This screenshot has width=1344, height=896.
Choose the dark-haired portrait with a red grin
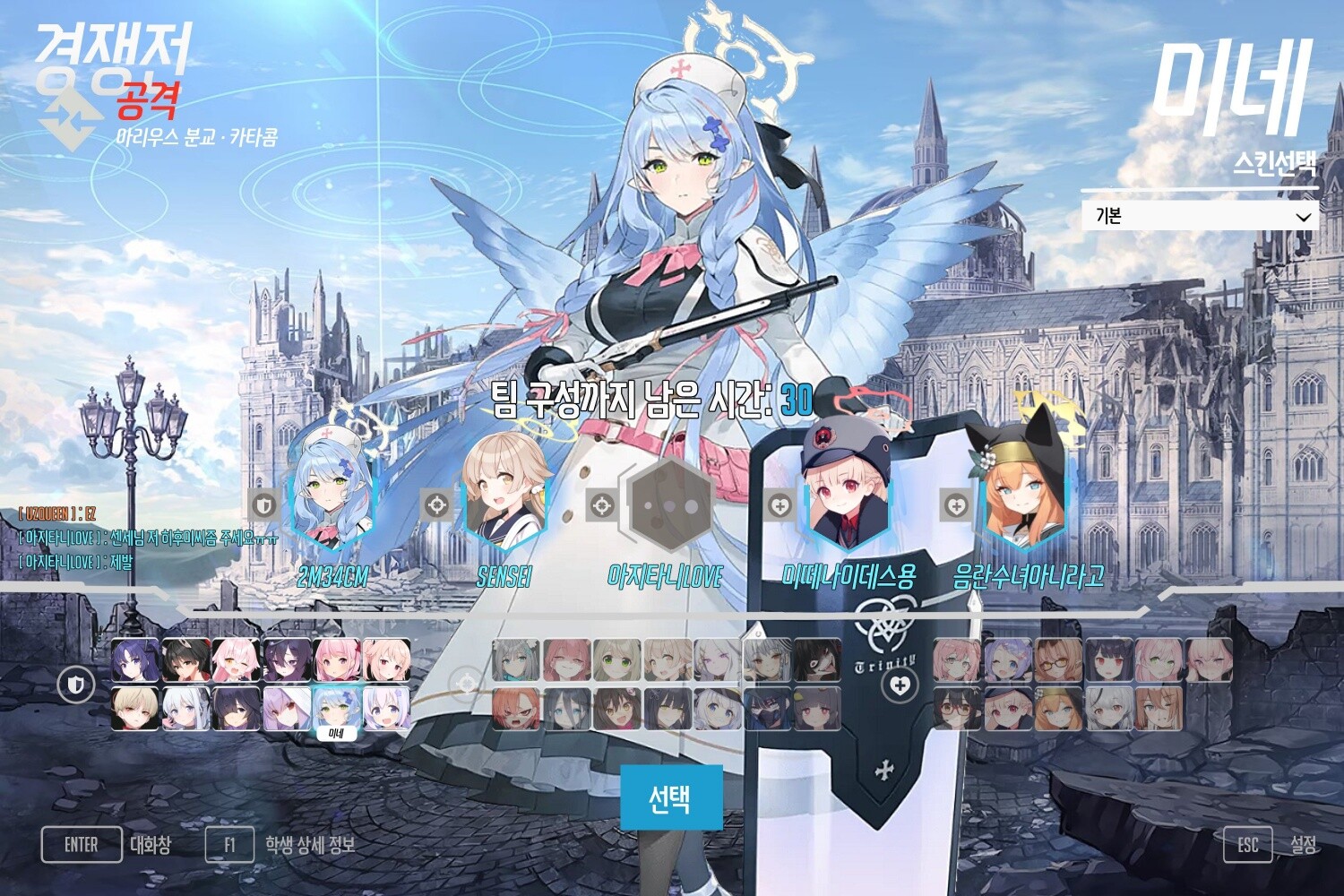(x=817, y=661)
